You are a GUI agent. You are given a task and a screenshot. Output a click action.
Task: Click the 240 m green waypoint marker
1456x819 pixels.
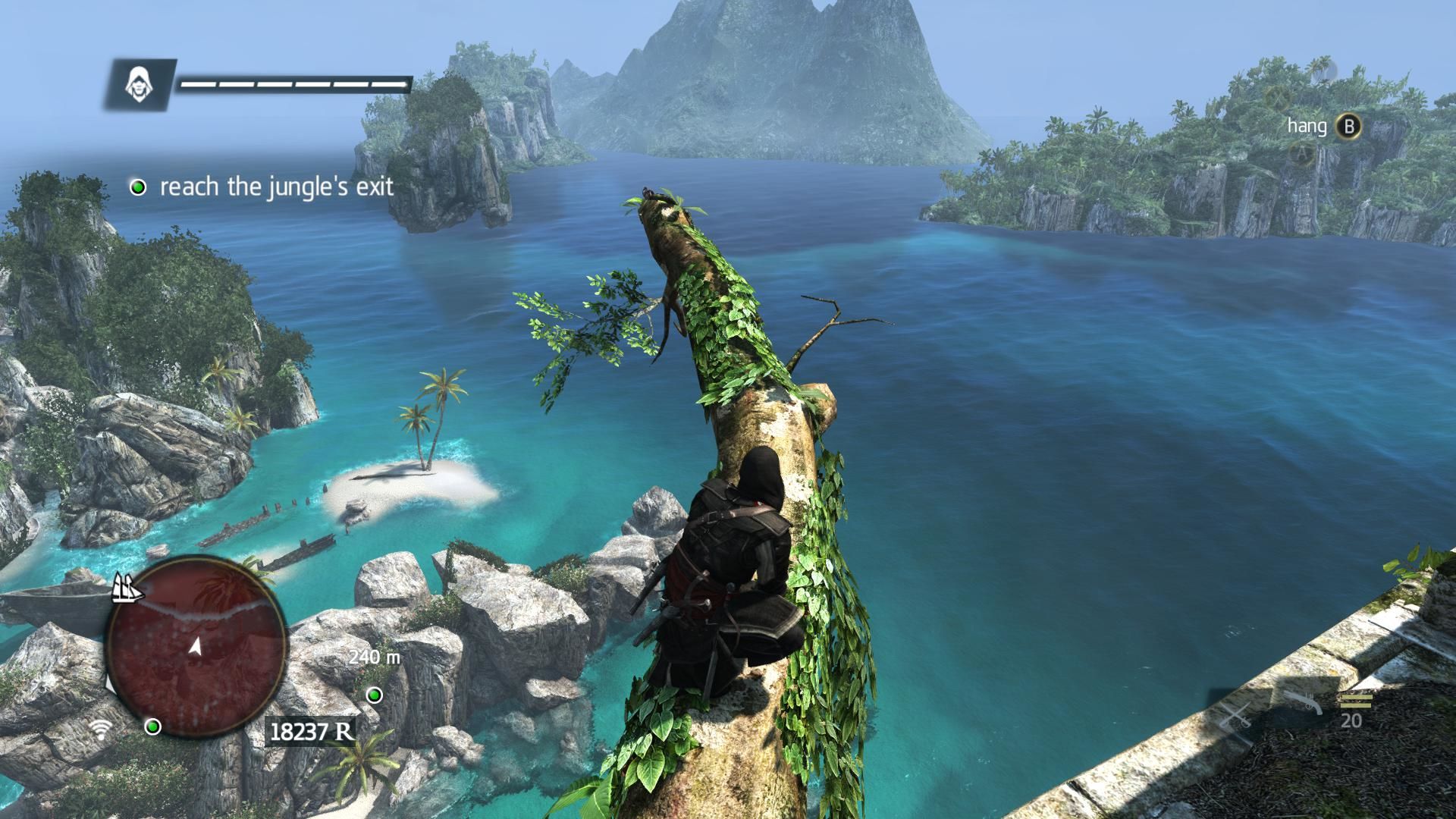pos(375,695)
